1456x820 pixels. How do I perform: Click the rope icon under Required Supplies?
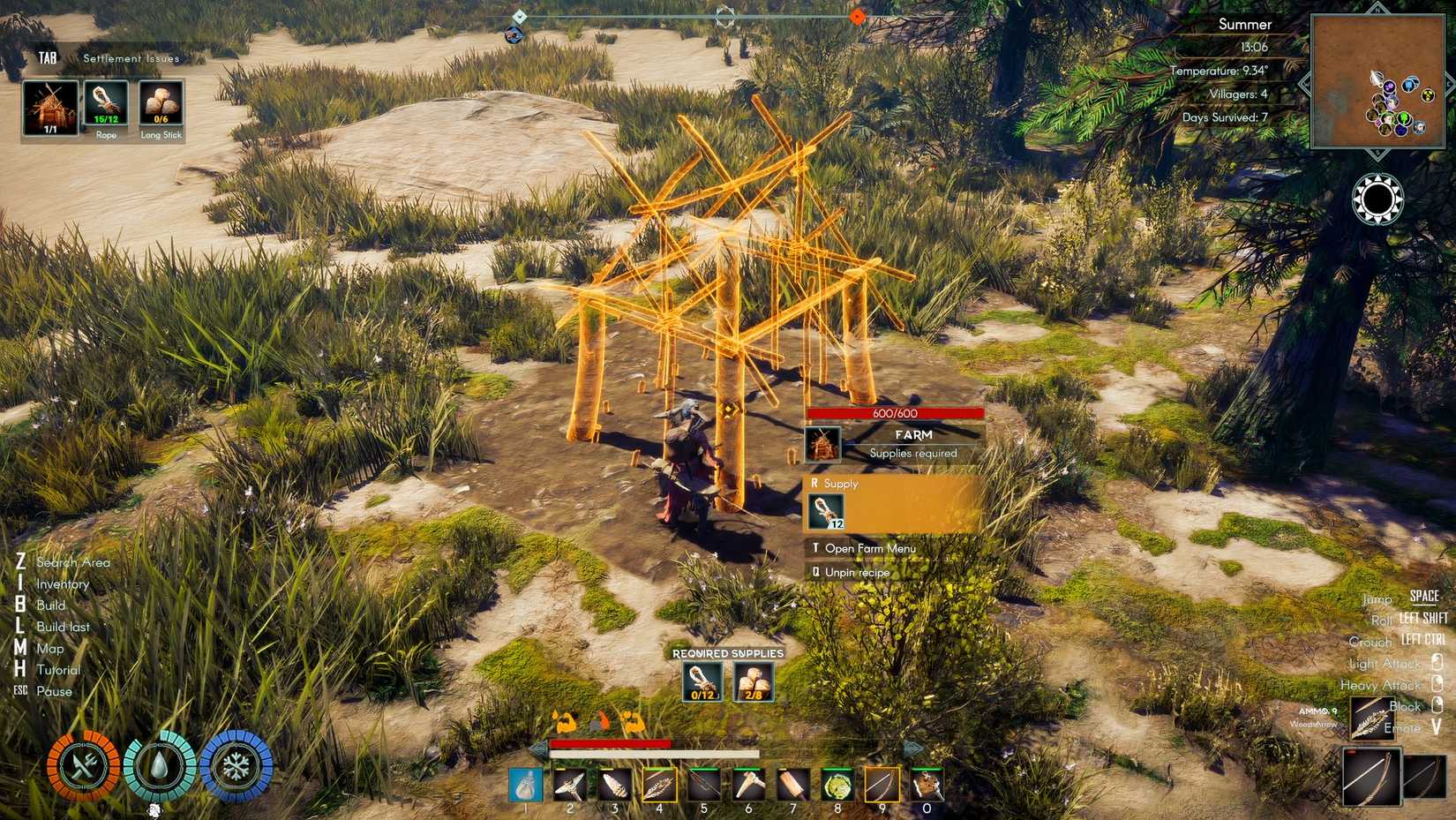click(702, 682)
